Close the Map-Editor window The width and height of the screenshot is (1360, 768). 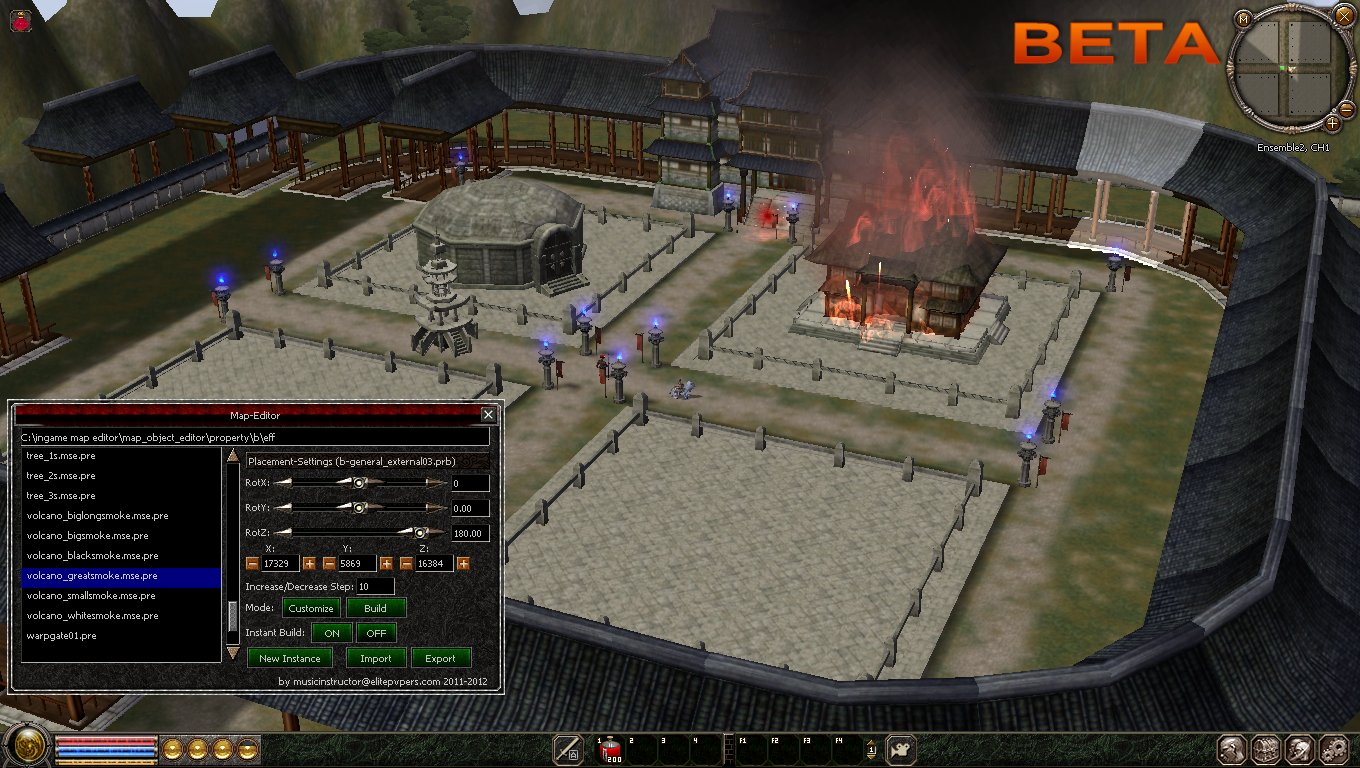[x=488, y=414]
